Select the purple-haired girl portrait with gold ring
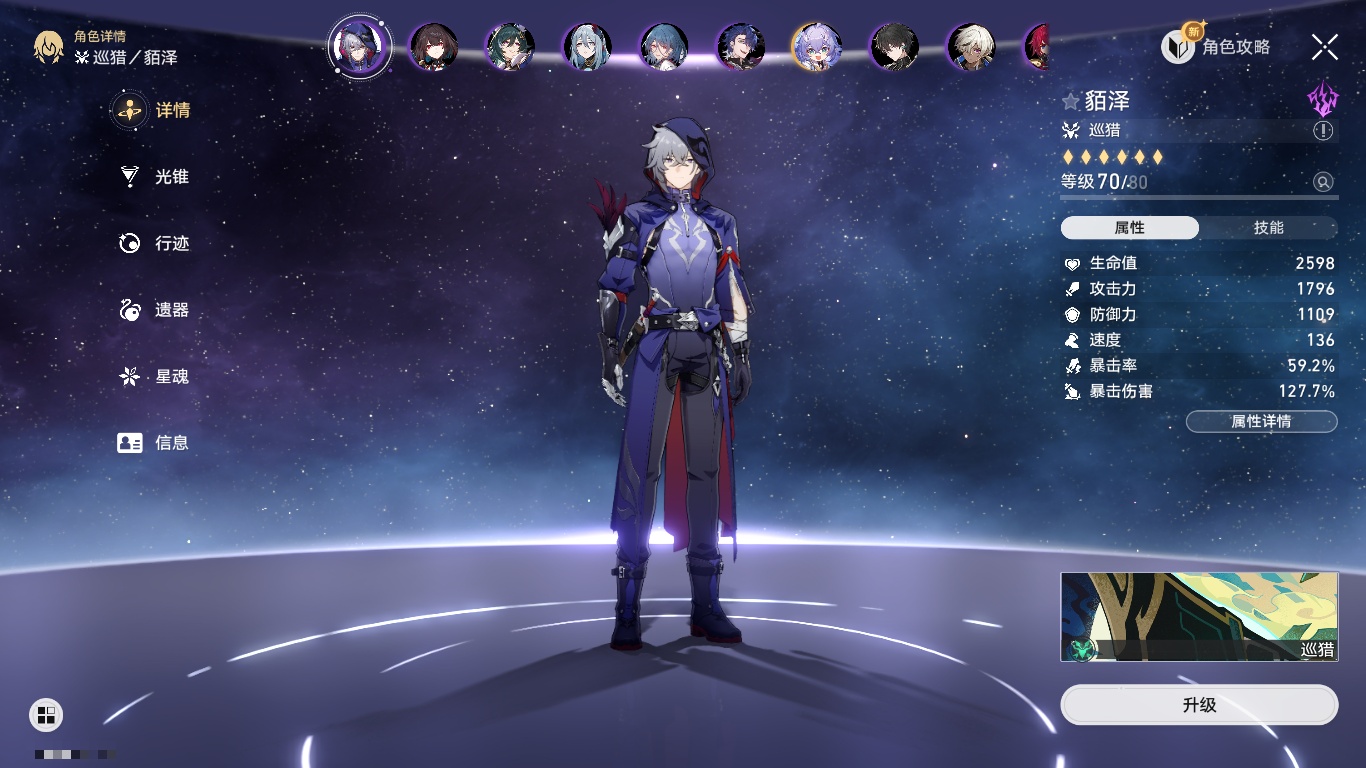1366x768 pixels. (816, 47)
